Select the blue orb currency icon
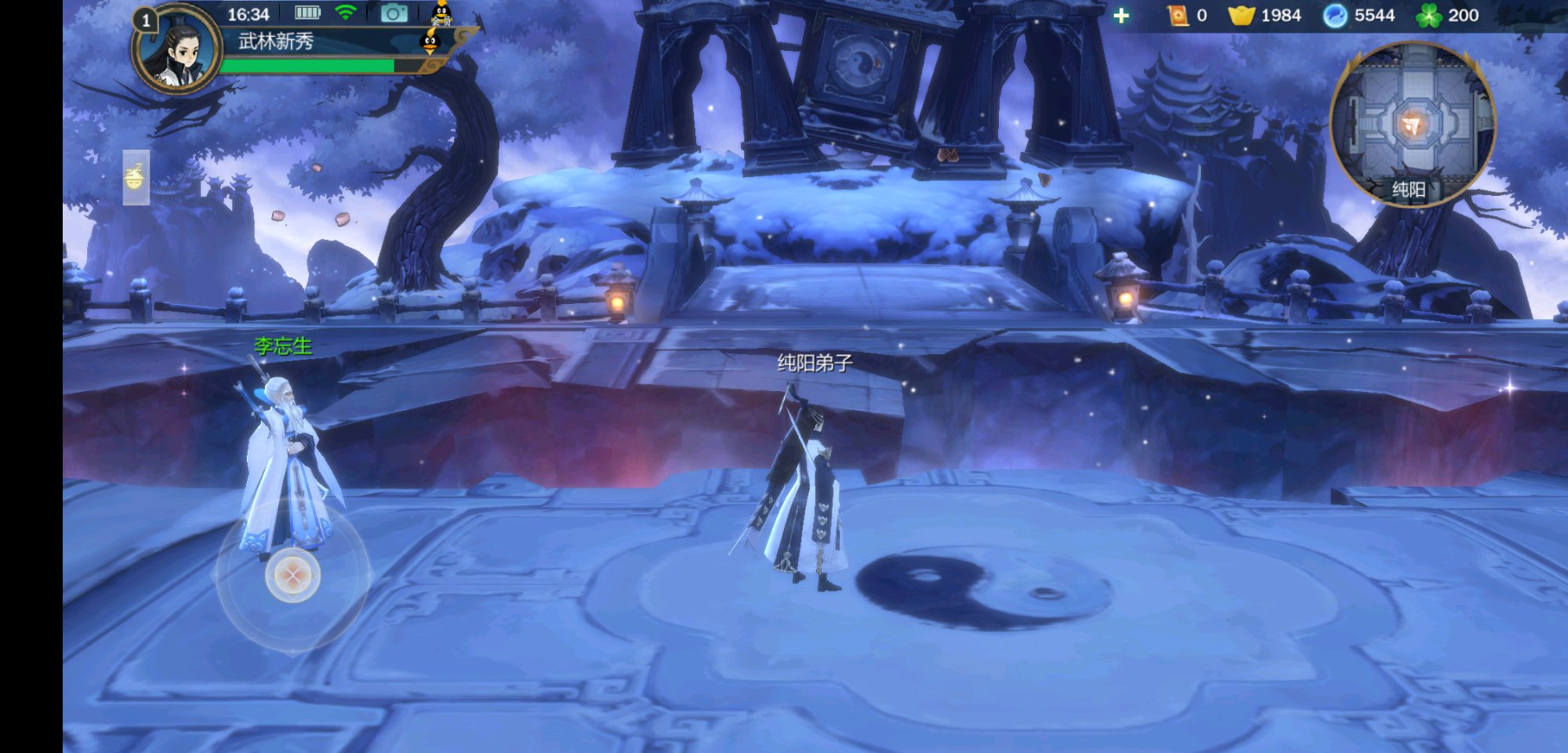 (1334, 16)
